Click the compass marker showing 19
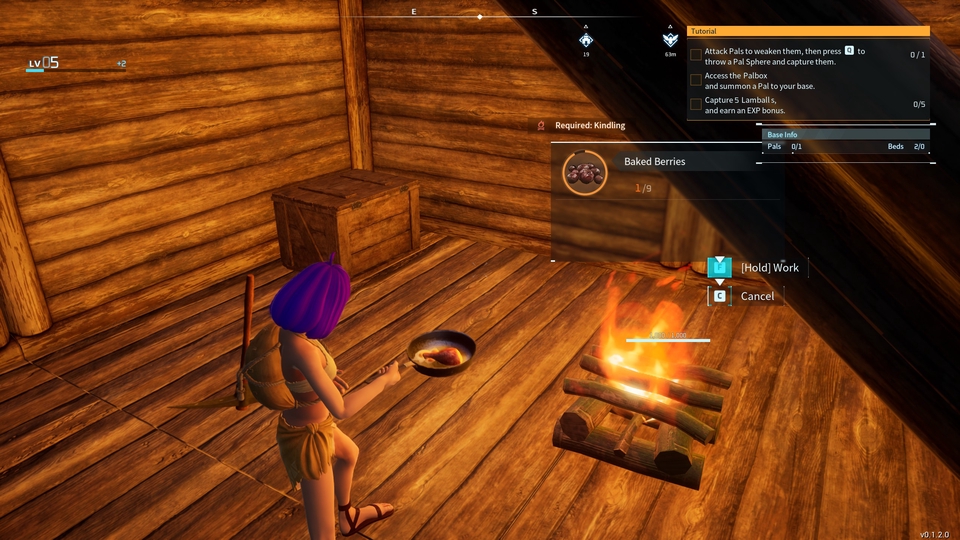The image size is (960, 540). (x=586, y=40)
